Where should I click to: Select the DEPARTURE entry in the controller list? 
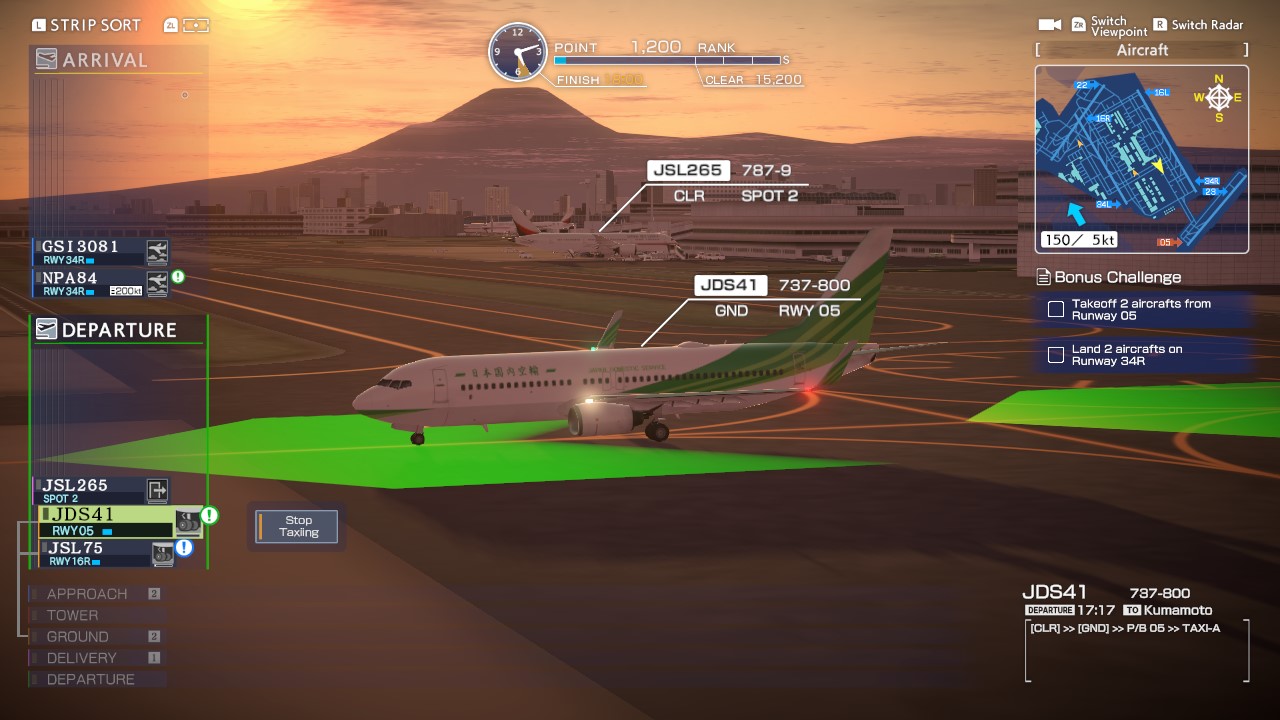[88, 679]
